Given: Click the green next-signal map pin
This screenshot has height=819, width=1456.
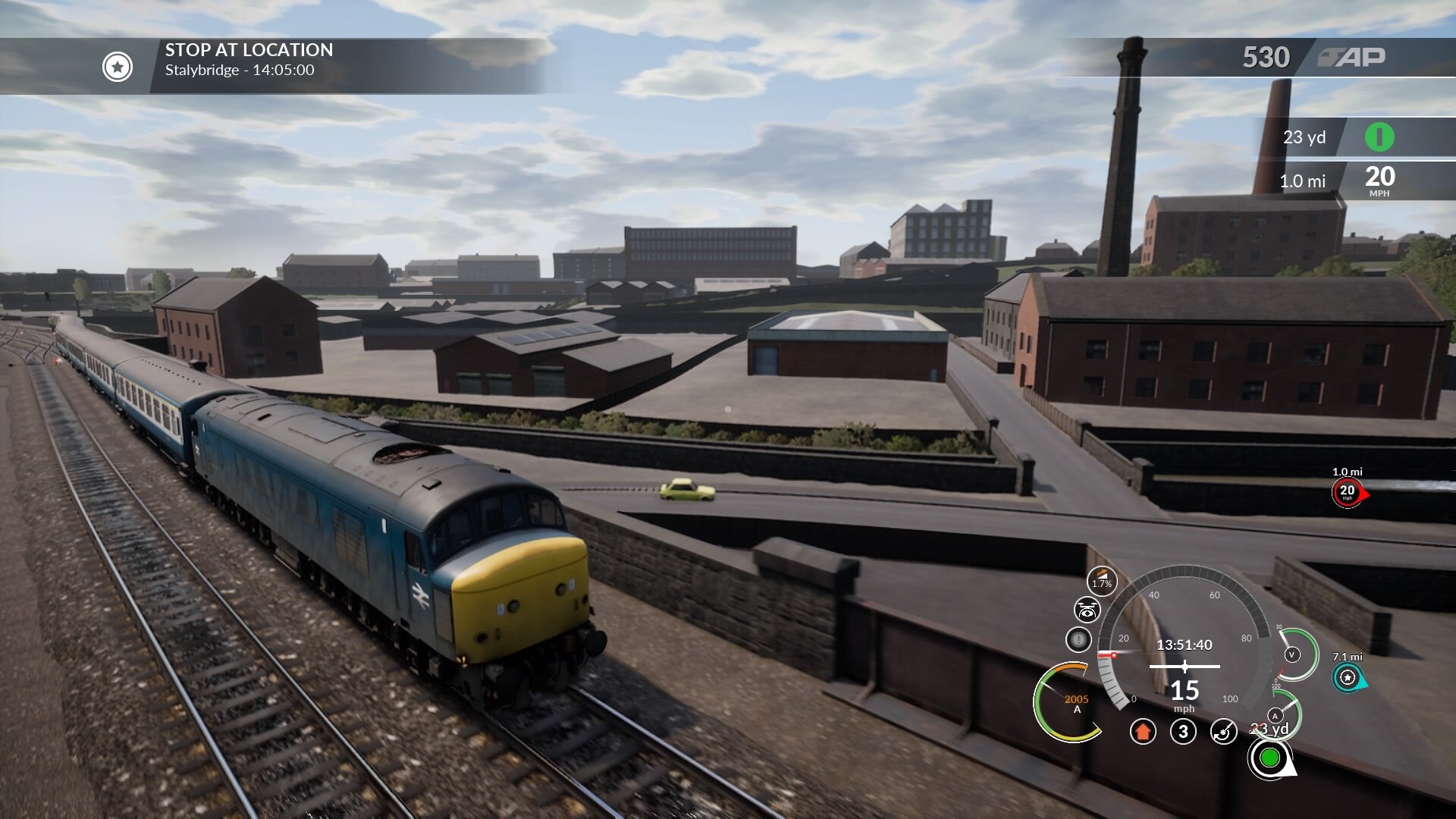Looking at the screenshot, I should pos(1272,757).
